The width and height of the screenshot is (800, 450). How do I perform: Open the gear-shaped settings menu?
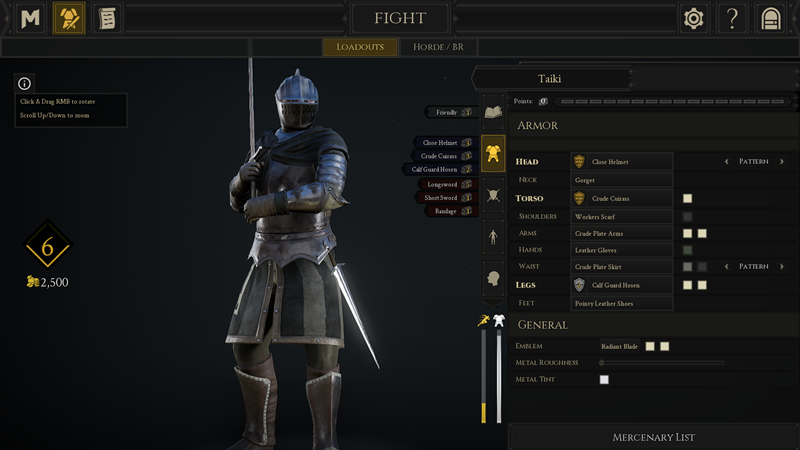(693, 18)
